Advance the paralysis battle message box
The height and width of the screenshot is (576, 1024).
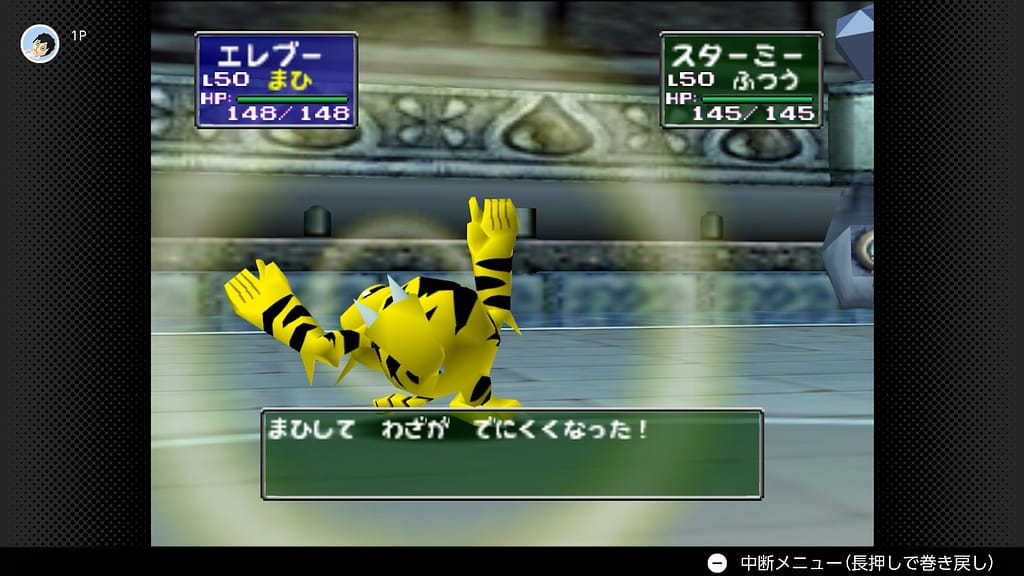tap(512, 454)
